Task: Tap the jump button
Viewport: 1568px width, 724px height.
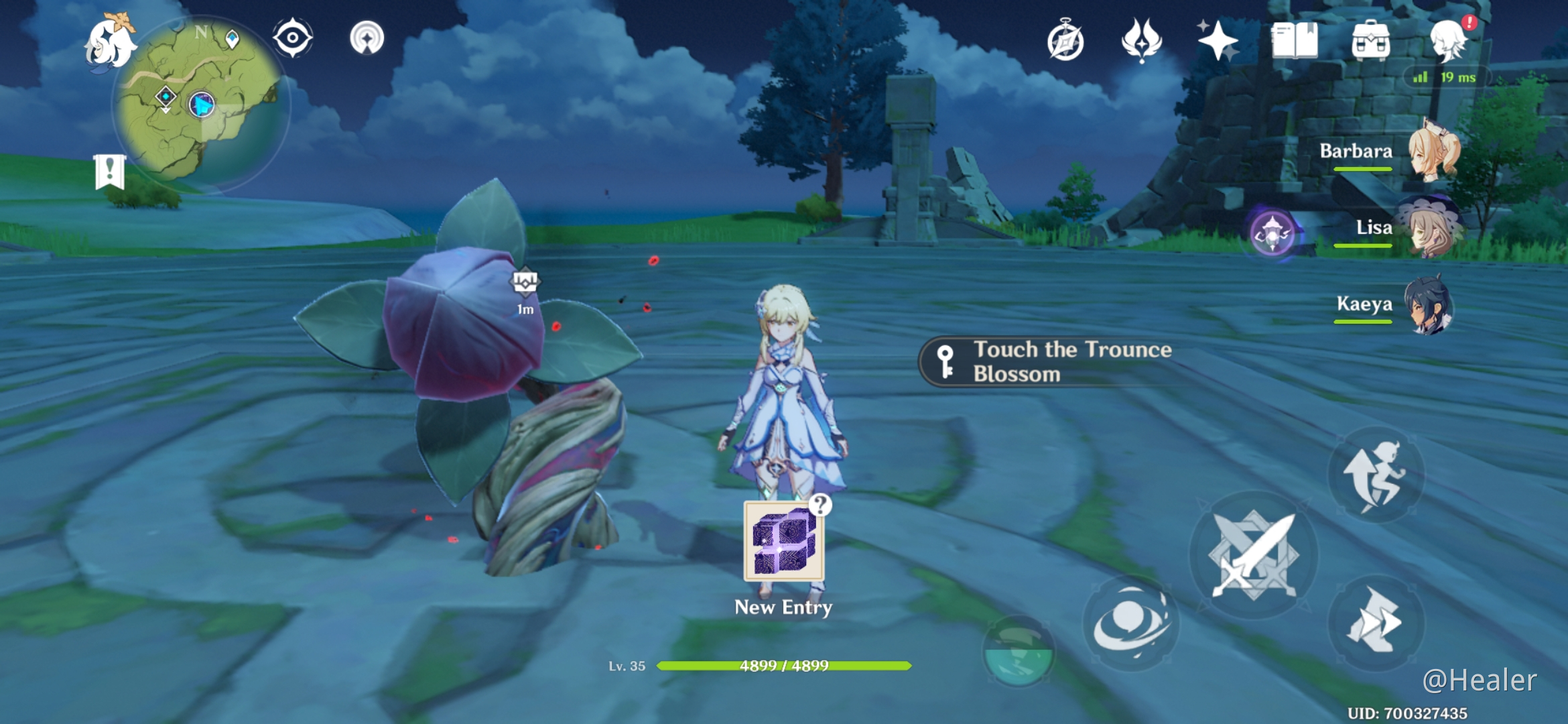Action: point(1376,475)
